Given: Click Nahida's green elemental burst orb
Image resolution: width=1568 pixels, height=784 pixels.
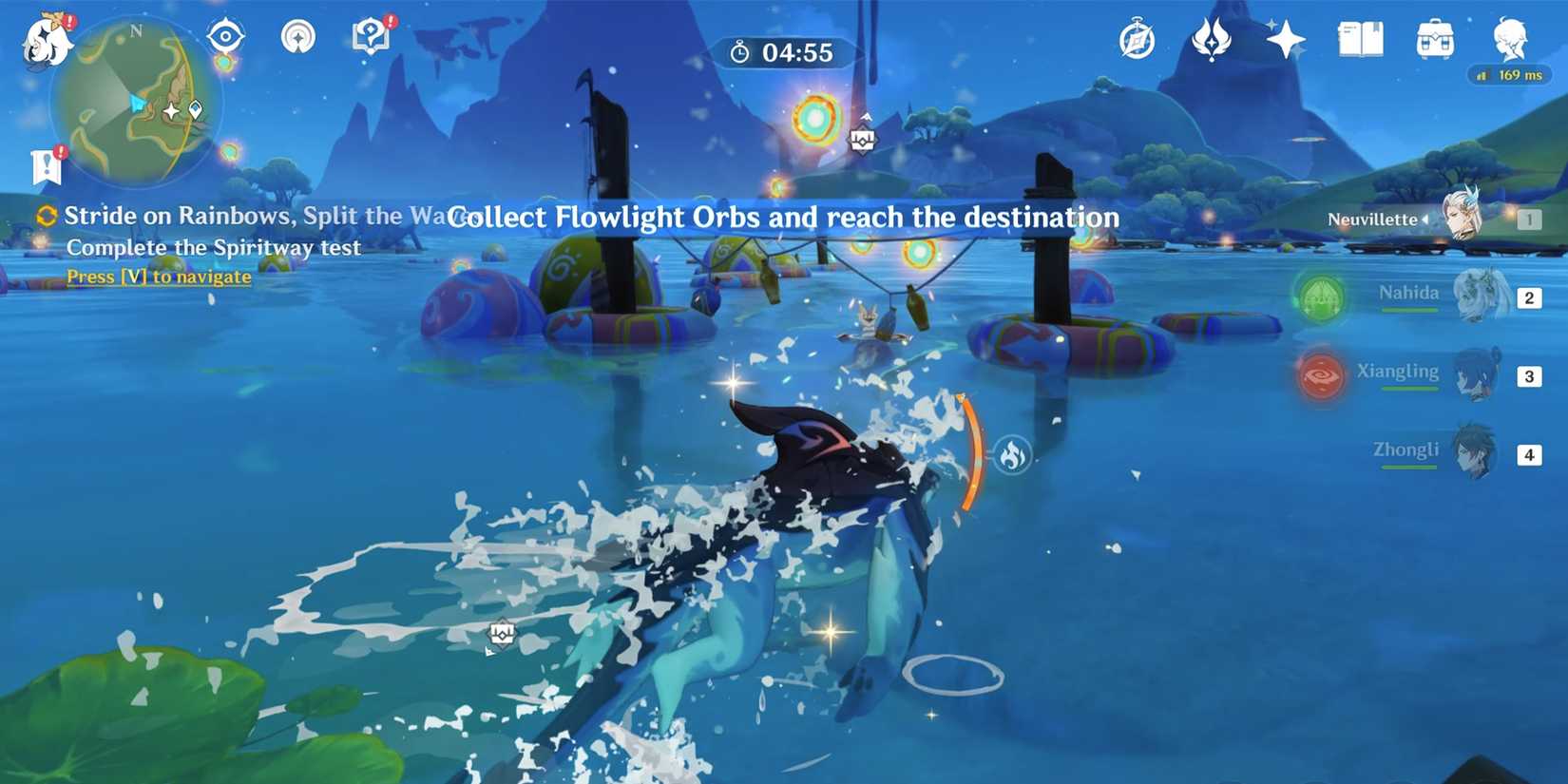Looking at the screenshot, I should 1322,297.
